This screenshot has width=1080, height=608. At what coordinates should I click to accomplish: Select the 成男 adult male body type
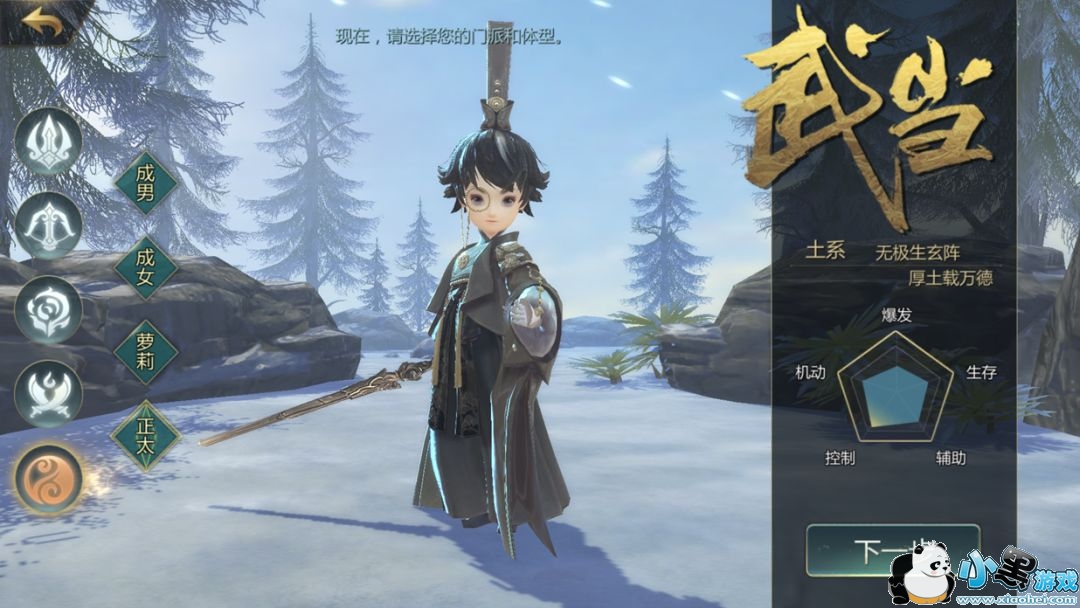point(146,183)
